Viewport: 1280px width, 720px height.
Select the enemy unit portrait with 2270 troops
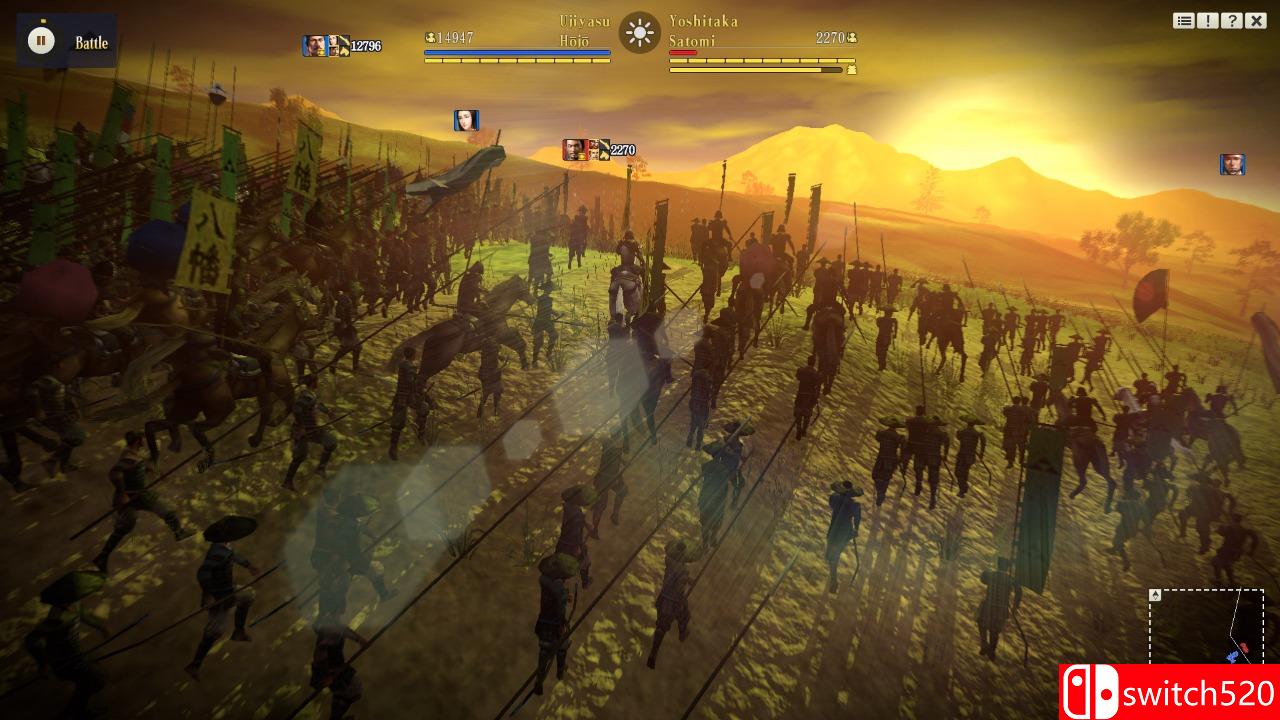point(574,150)
